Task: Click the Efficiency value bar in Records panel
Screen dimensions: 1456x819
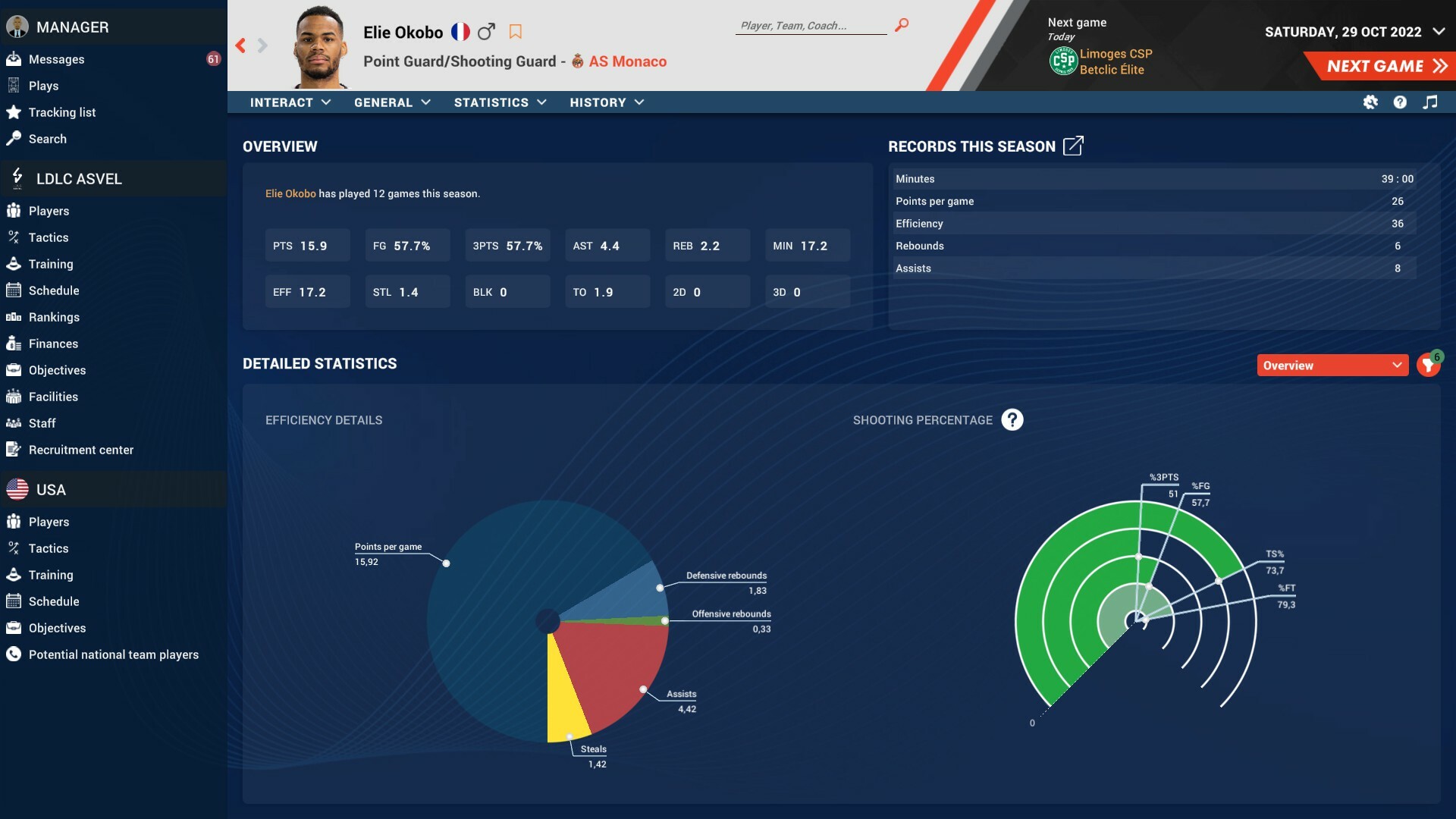Action: click(1153, 223)
